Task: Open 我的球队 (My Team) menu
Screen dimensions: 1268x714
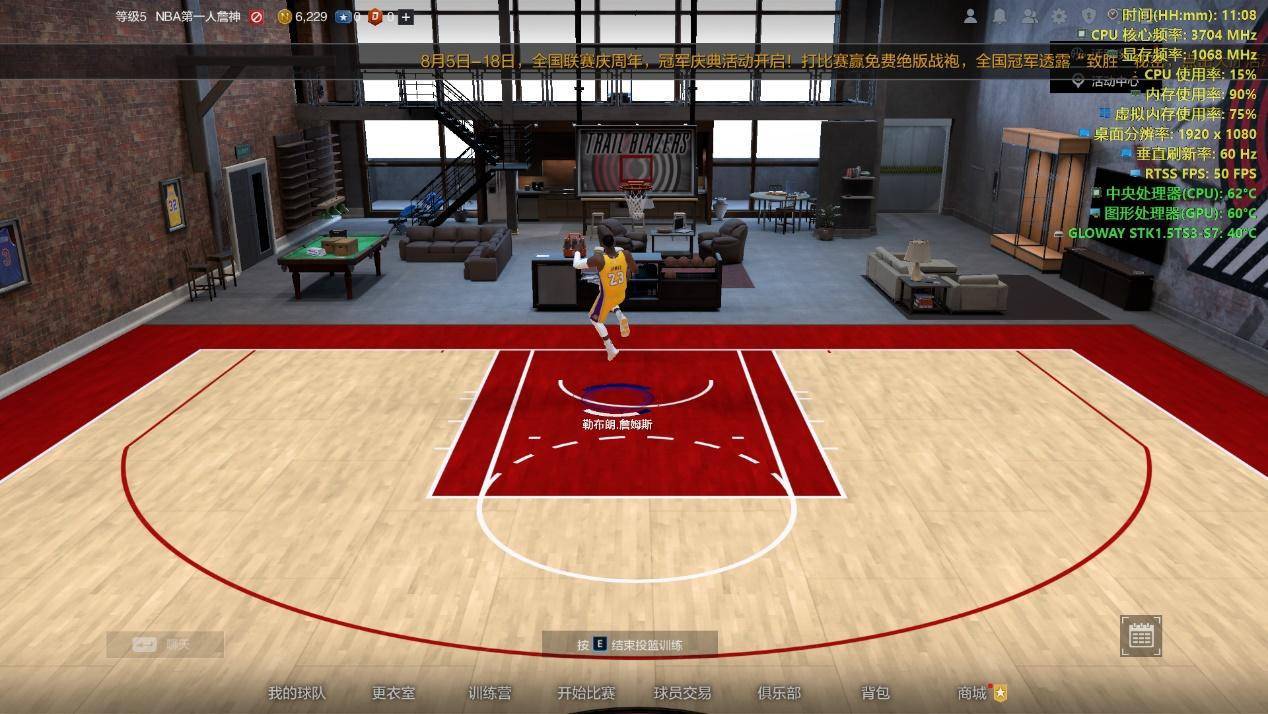Action: (296, 692)
